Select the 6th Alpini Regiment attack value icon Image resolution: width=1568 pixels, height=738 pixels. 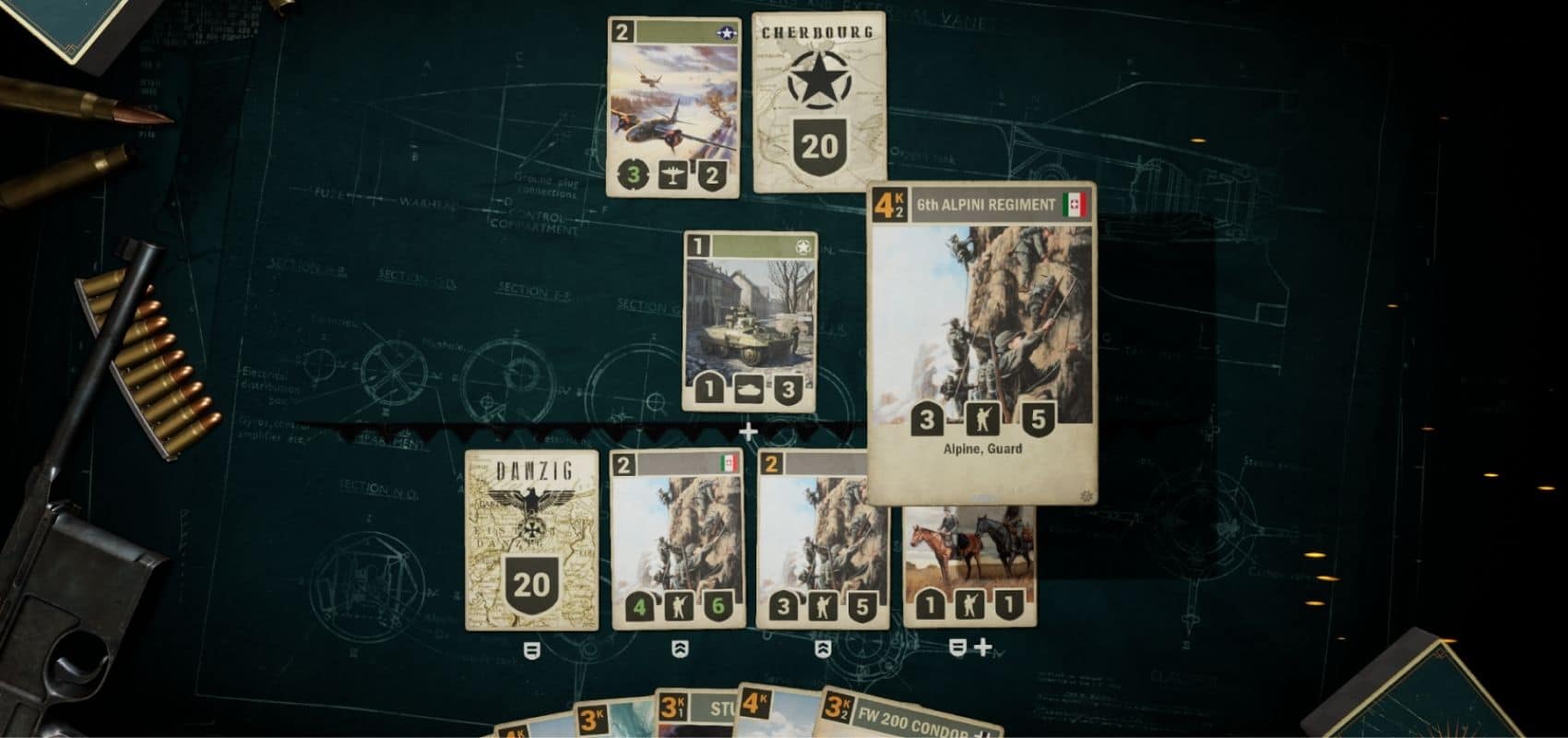tap(926, 420)
